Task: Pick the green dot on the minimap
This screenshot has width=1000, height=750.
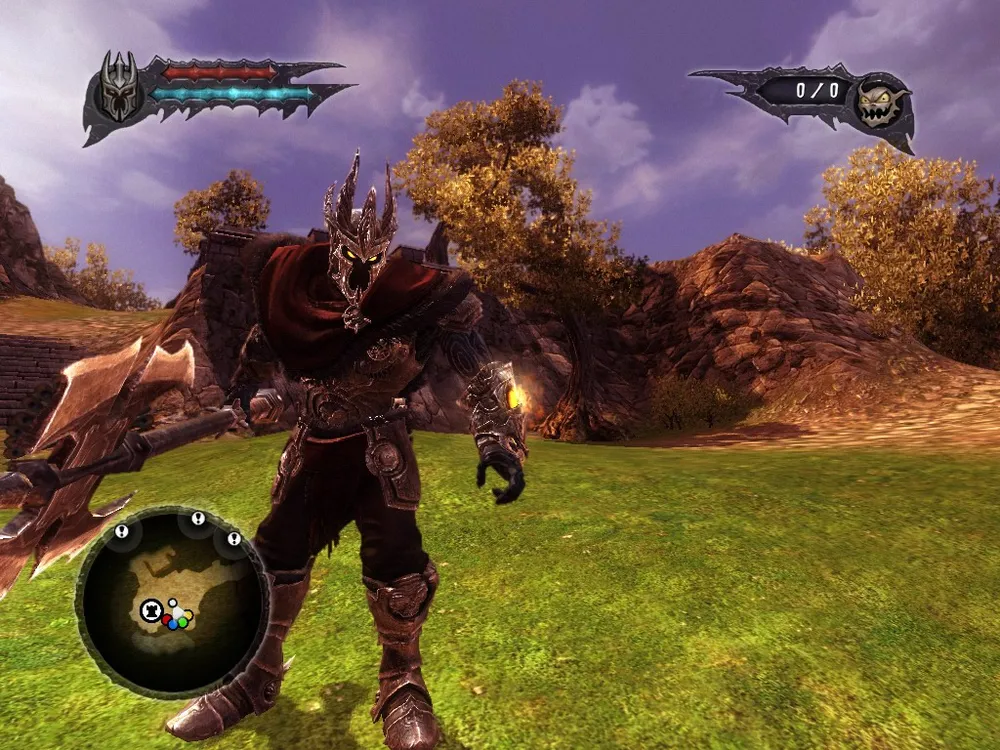Action: 181,622
